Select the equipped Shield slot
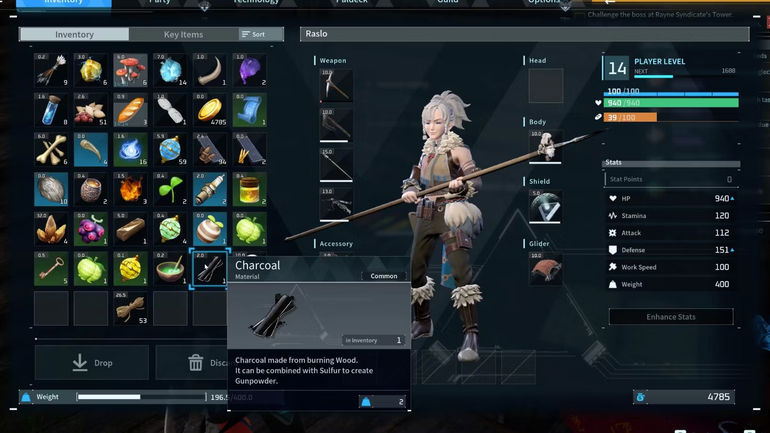The width and height of the screenshot is (770, 433). pyautogui.click(x=545, y=207)
